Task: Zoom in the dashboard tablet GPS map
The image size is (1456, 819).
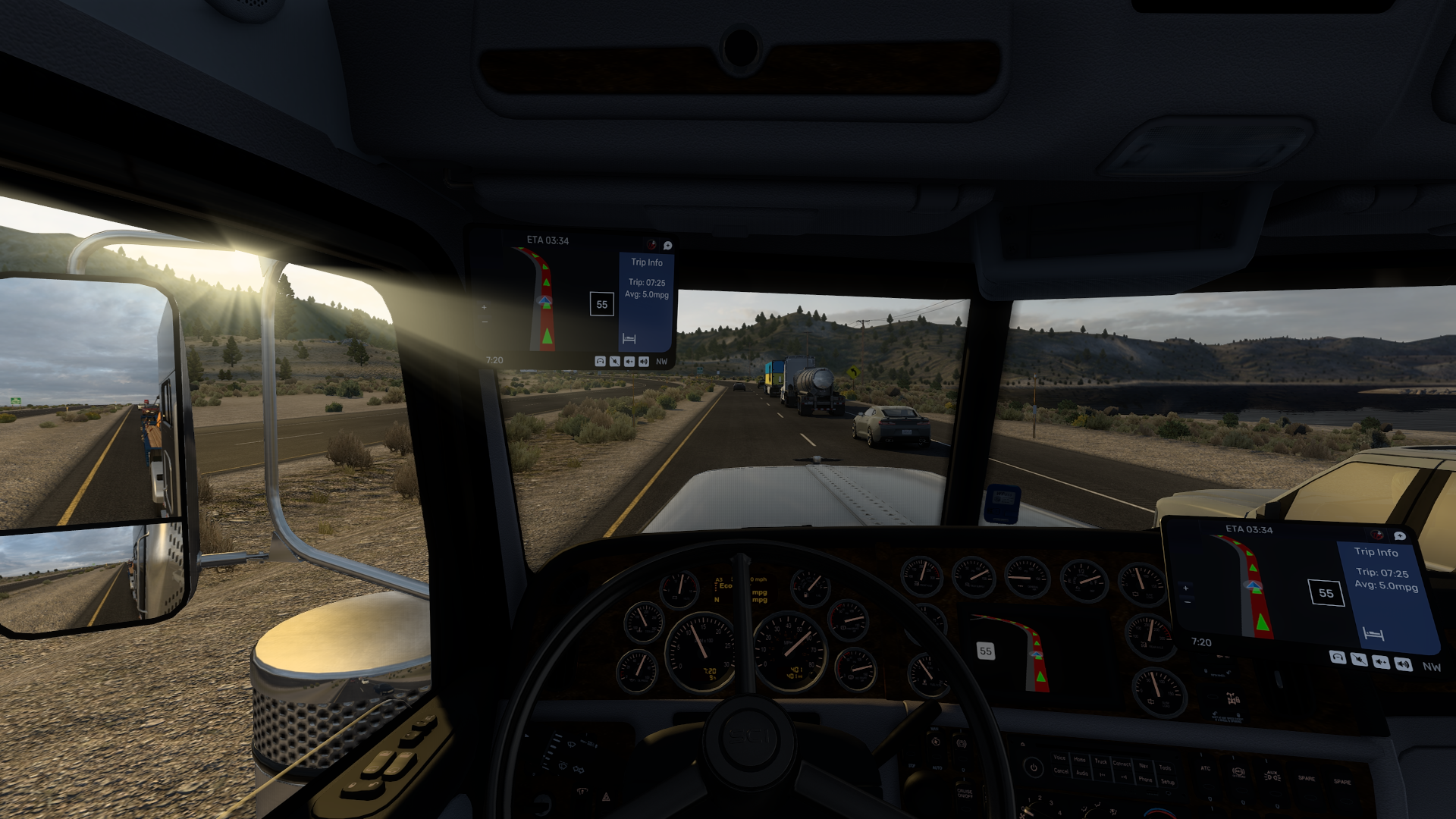Action: (x=1185, y=588)
